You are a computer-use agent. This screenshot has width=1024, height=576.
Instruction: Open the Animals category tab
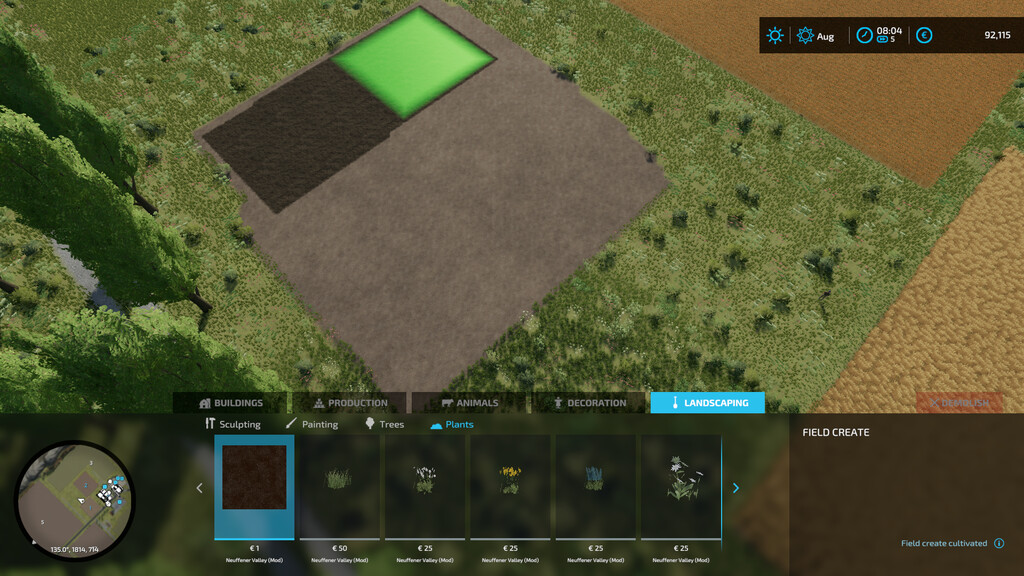[x=469, y=403]
